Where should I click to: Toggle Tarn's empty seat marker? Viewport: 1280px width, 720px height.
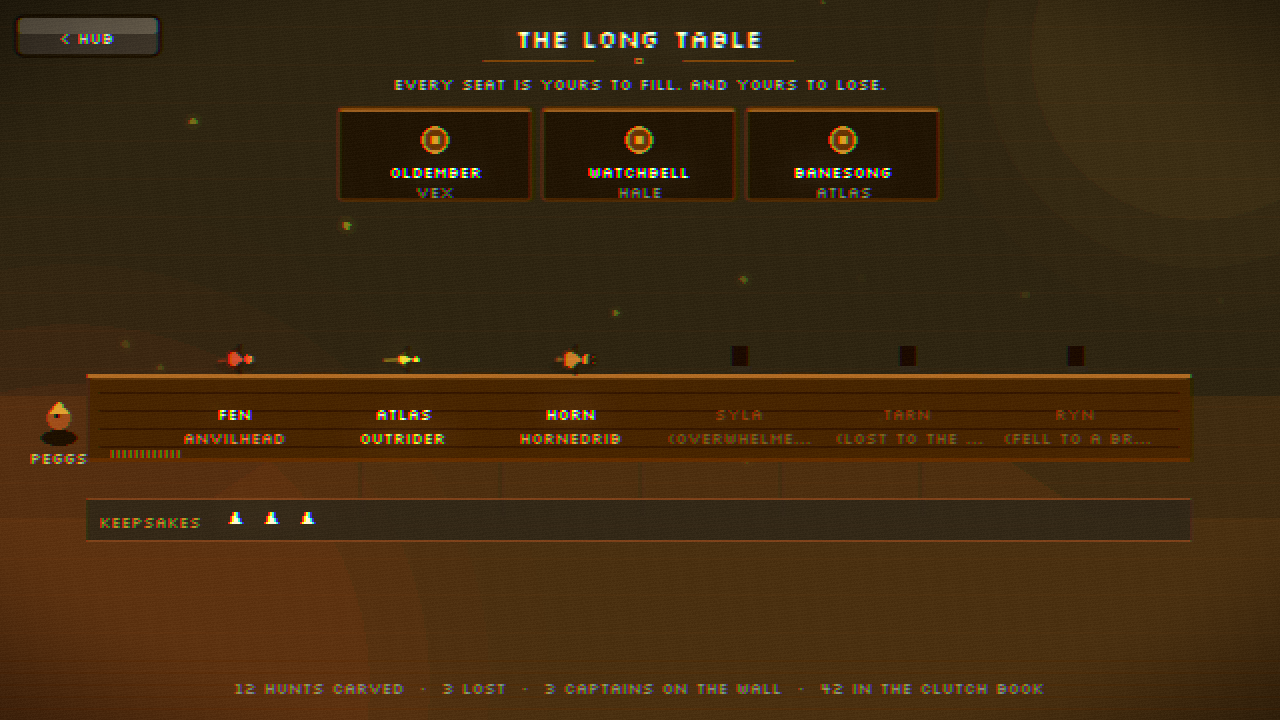906,354
